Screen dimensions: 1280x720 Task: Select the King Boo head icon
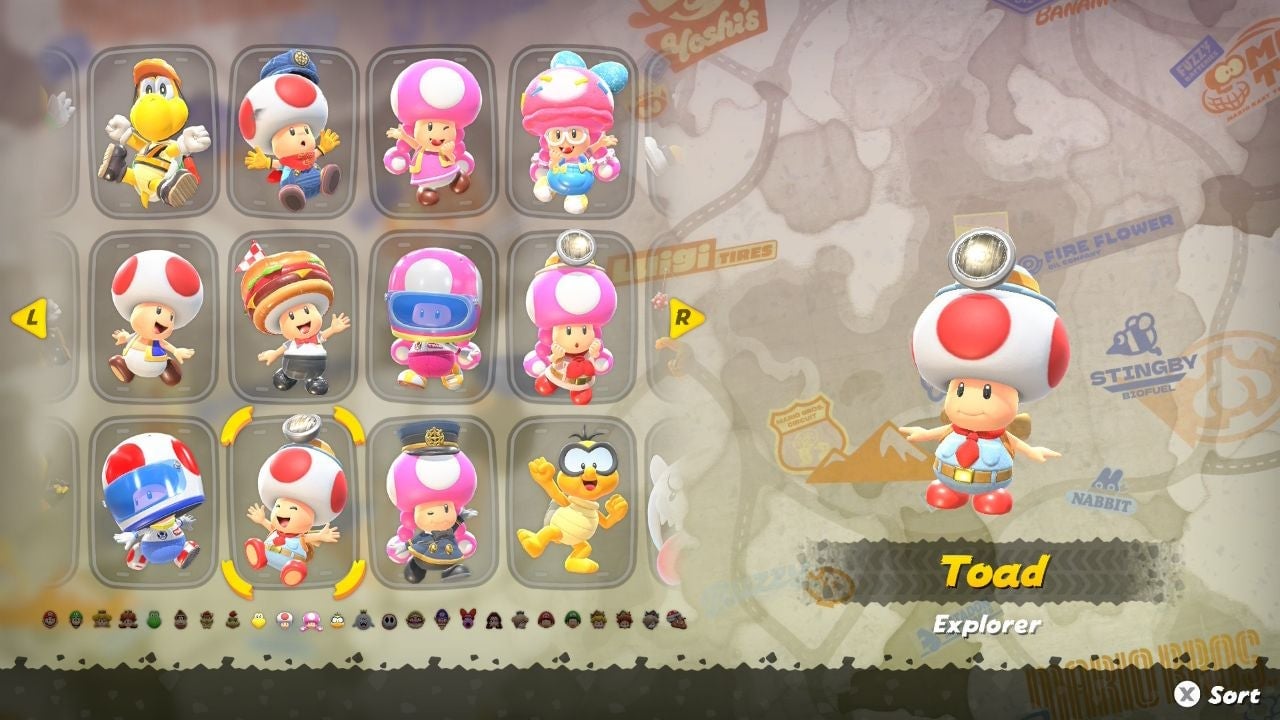[x=363, y=620]
